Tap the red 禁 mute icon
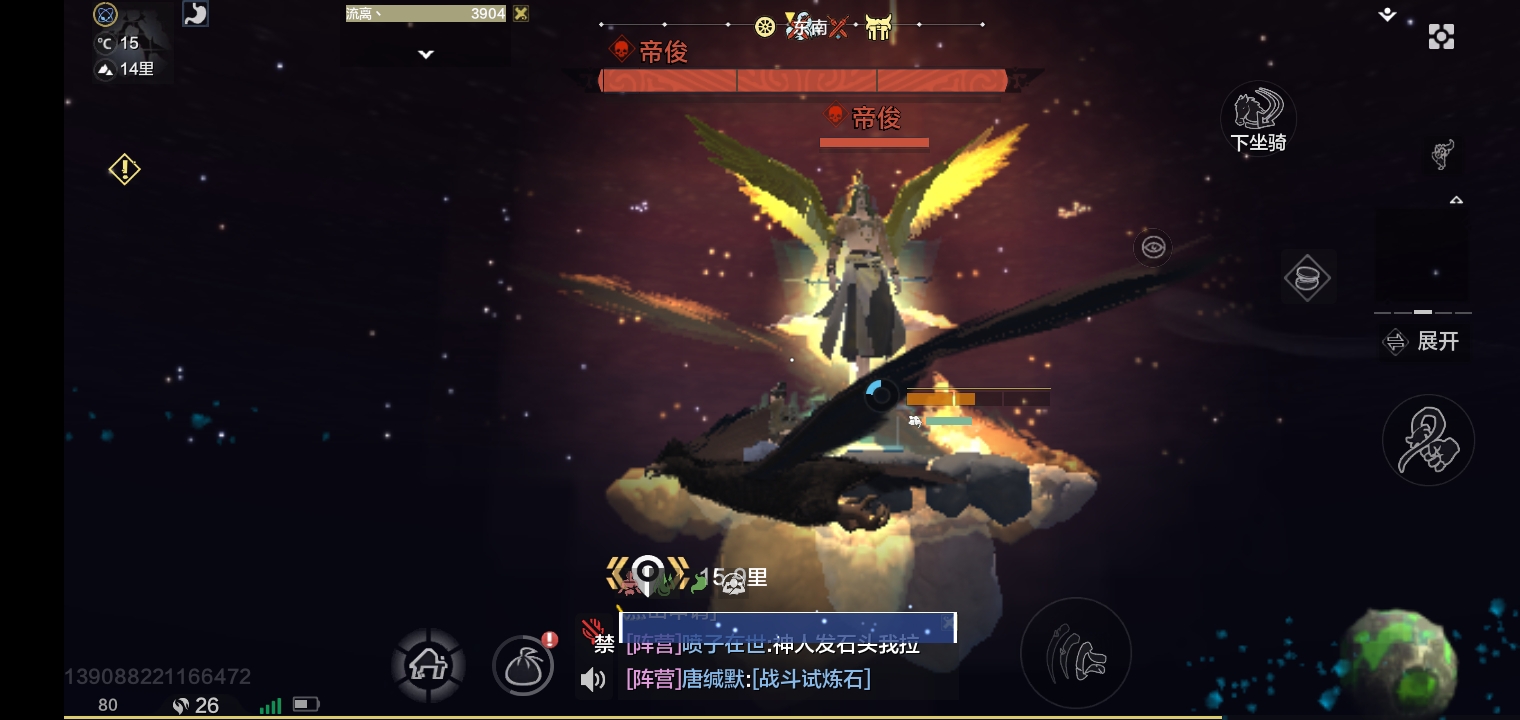This screenshot has width=1520, height=720. (596, 636)
